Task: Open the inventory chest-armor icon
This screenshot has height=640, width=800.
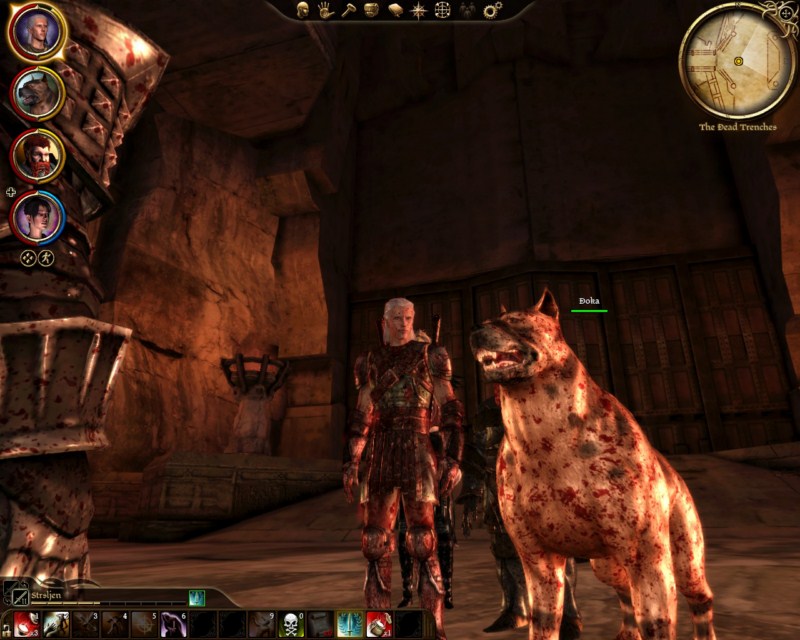Action: click(371, 10)
